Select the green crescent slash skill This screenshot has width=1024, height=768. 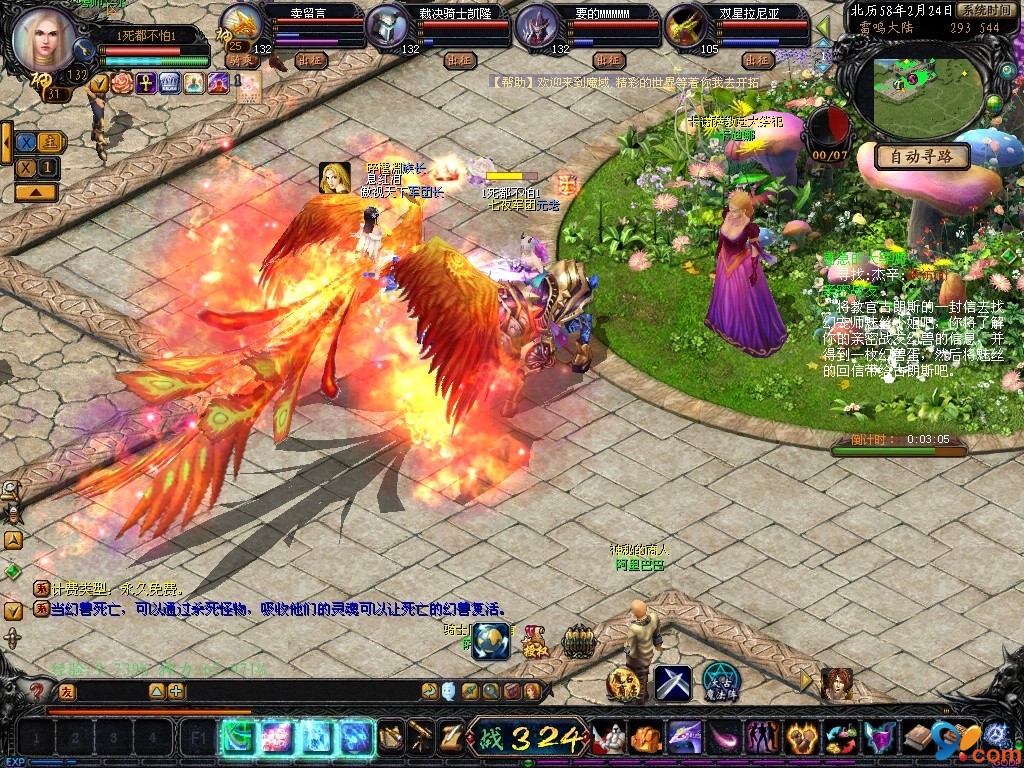point(239,738)
